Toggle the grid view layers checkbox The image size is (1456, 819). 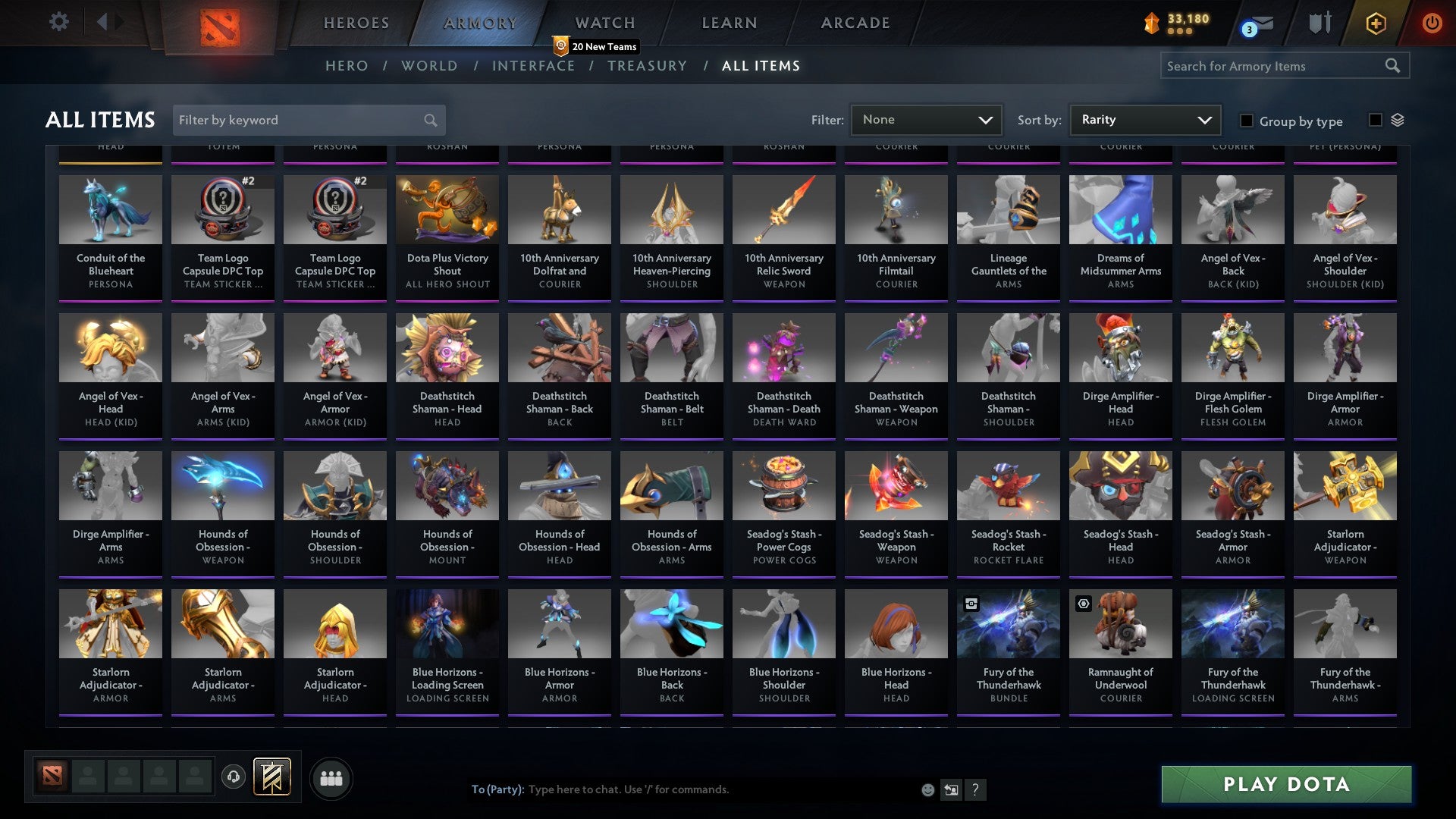point(1375,120)
